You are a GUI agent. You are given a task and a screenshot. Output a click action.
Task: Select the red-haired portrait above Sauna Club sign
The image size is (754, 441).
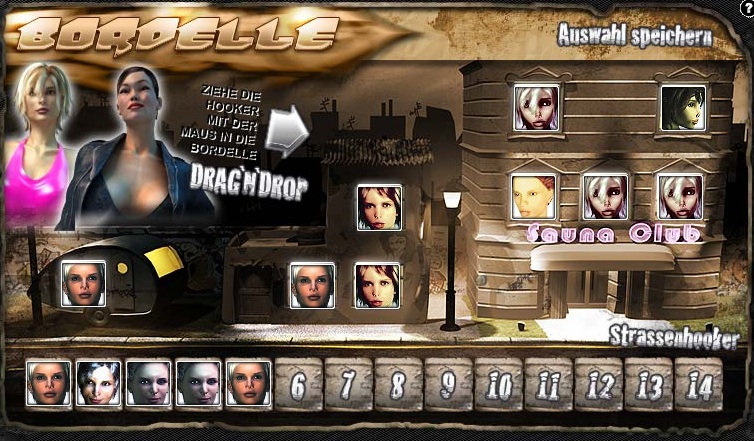pos(533,197)
